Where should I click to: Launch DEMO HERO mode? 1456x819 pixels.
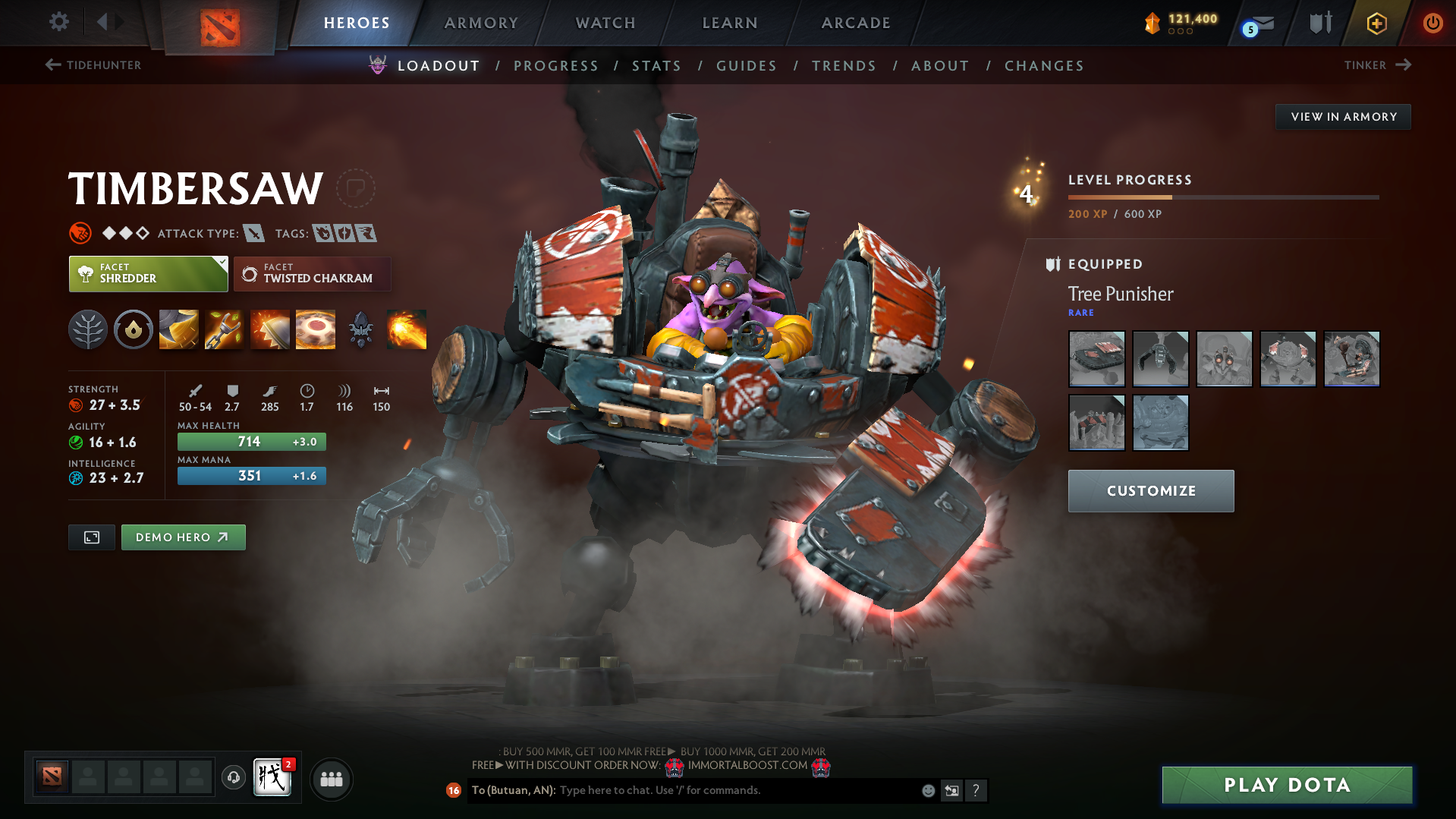coord(183,537)
